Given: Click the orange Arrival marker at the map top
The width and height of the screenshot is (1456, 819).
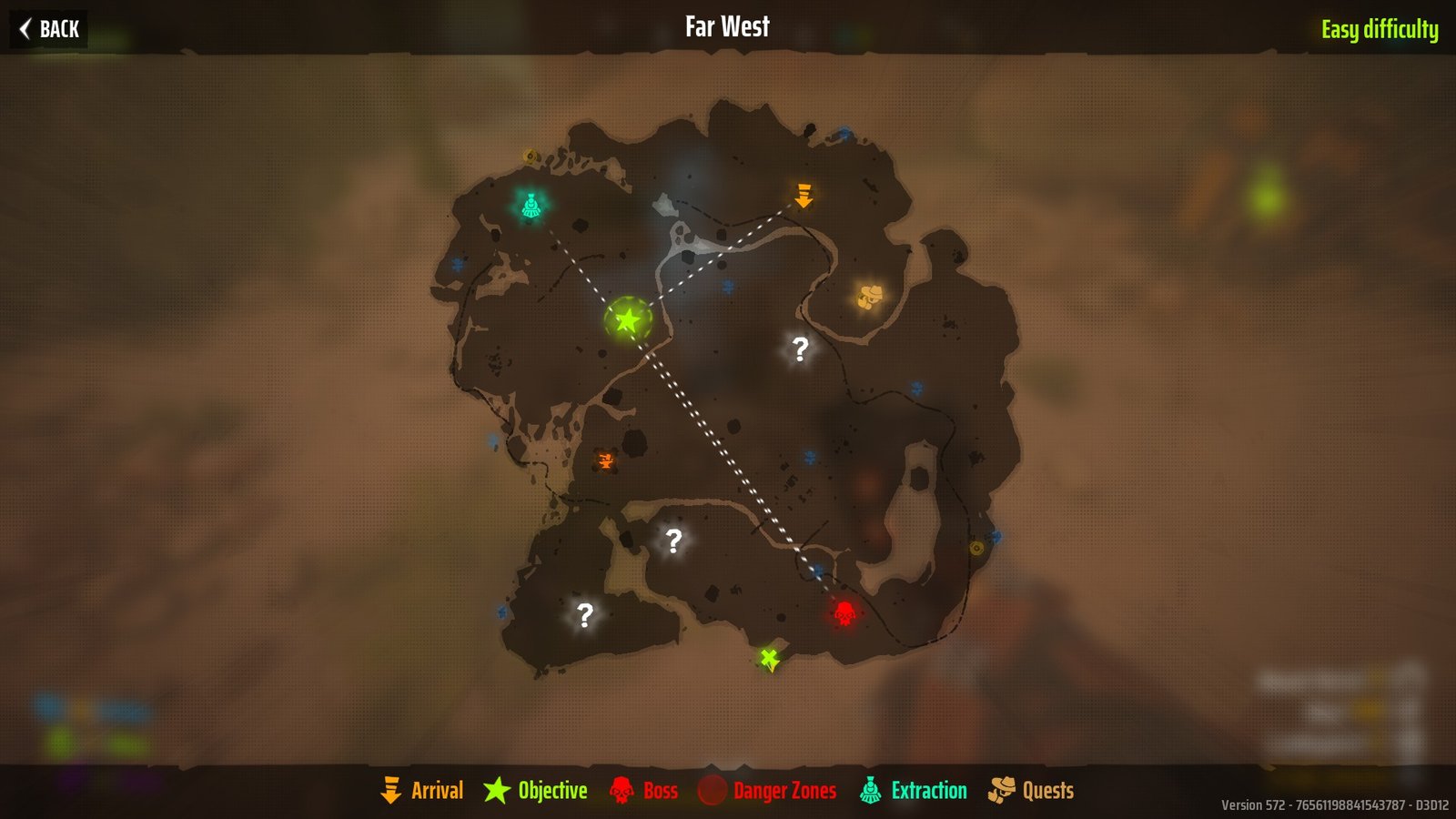Looking at the screenshot, I should pos(804,194).
